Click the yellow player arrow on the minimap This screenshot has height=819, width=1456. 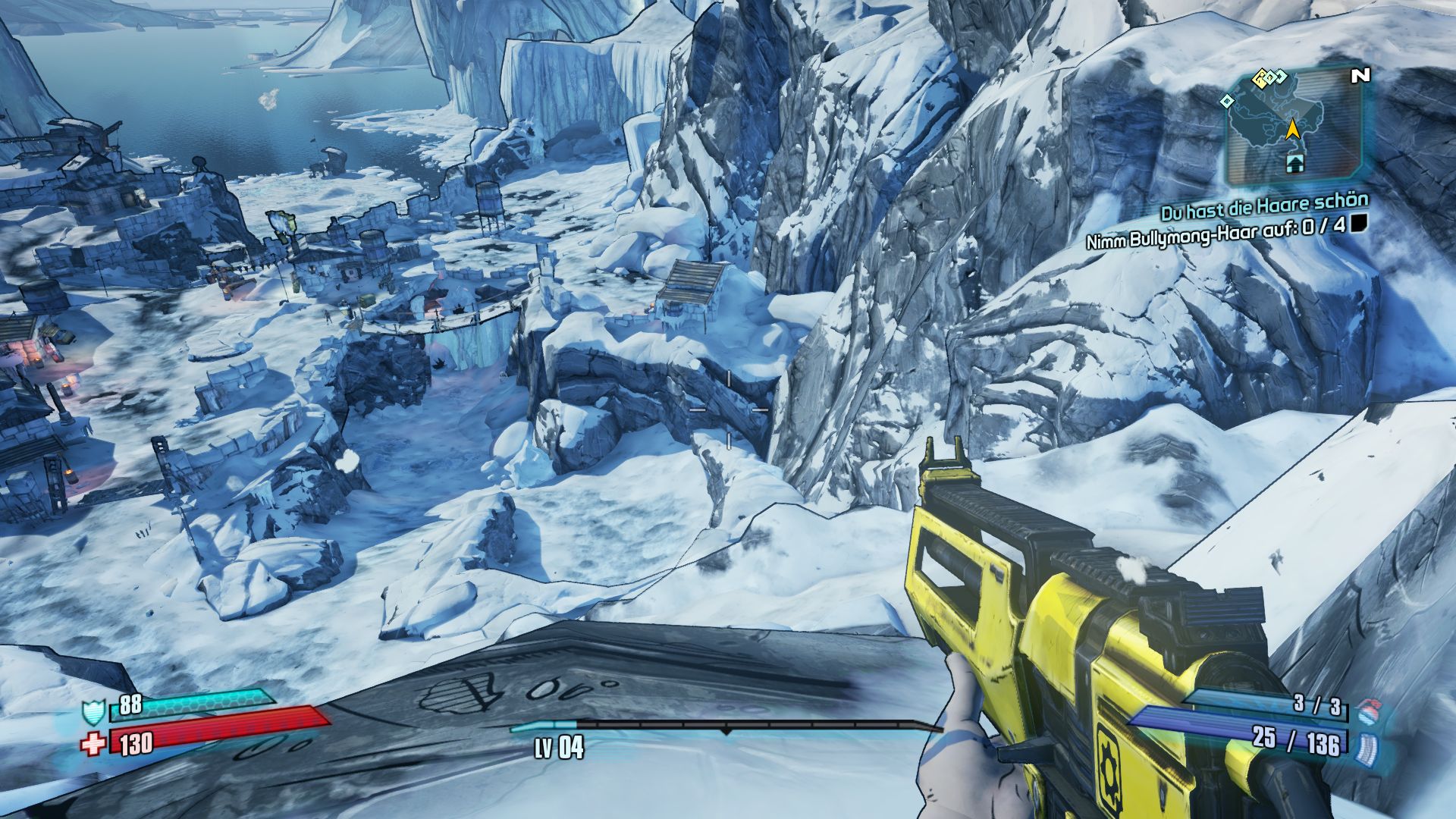pyautogui.click(x=1294, y=132)
